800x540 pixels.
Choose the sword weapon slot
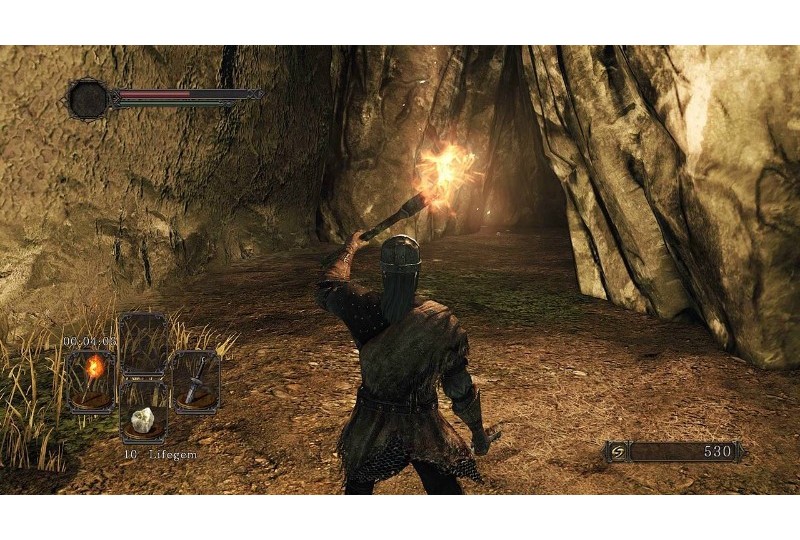tap(196, 380)
